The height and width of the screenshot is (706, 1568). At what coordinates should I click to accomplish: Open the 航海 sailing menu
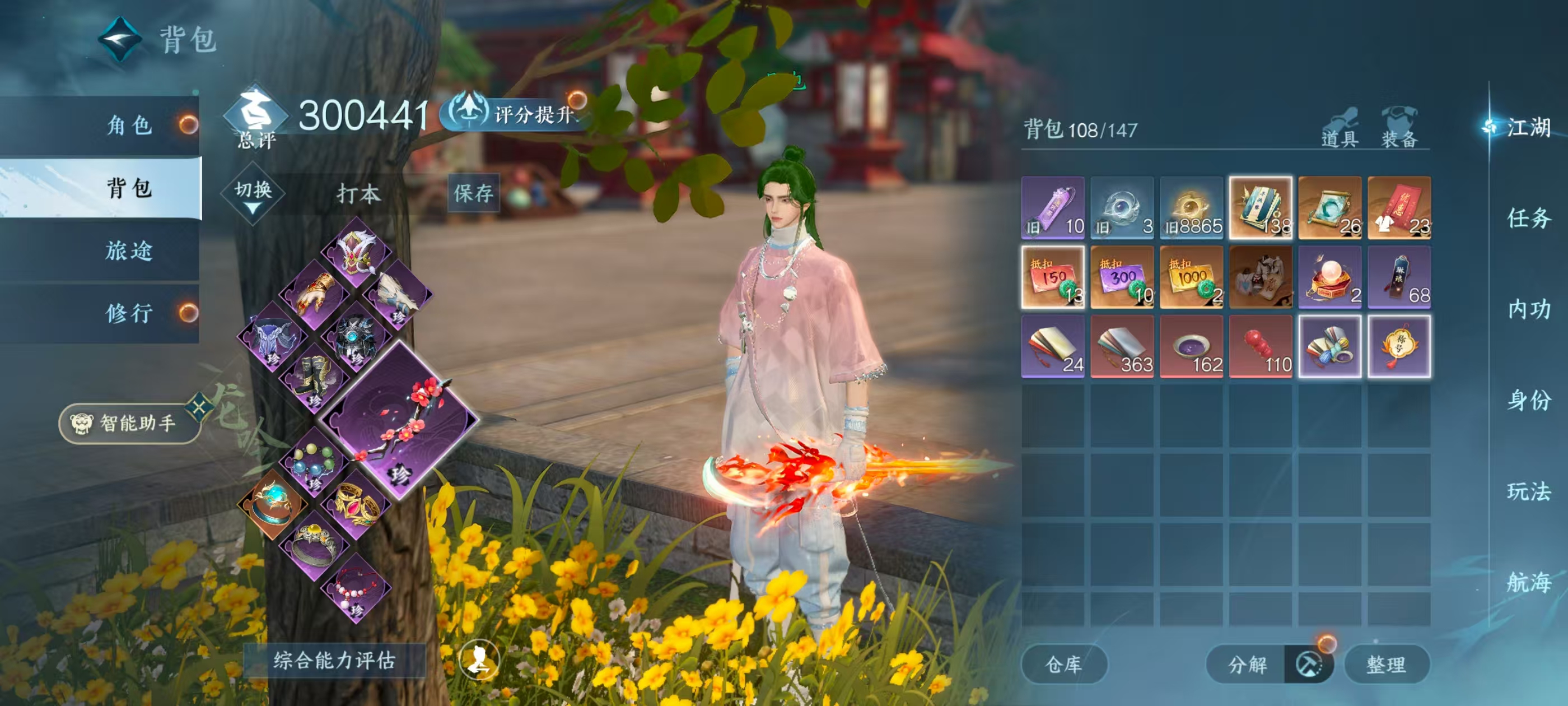(x=1528, y=582)
